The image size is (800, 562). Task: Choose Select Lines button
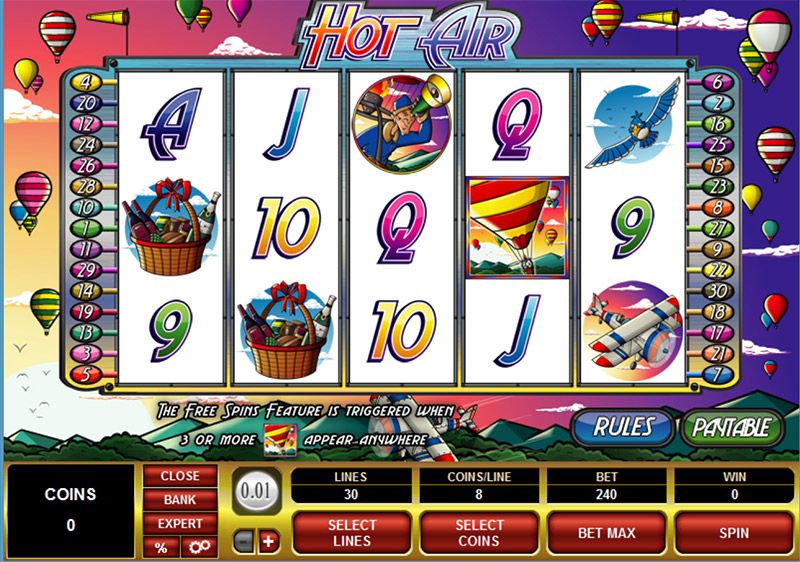click(352, 532)
